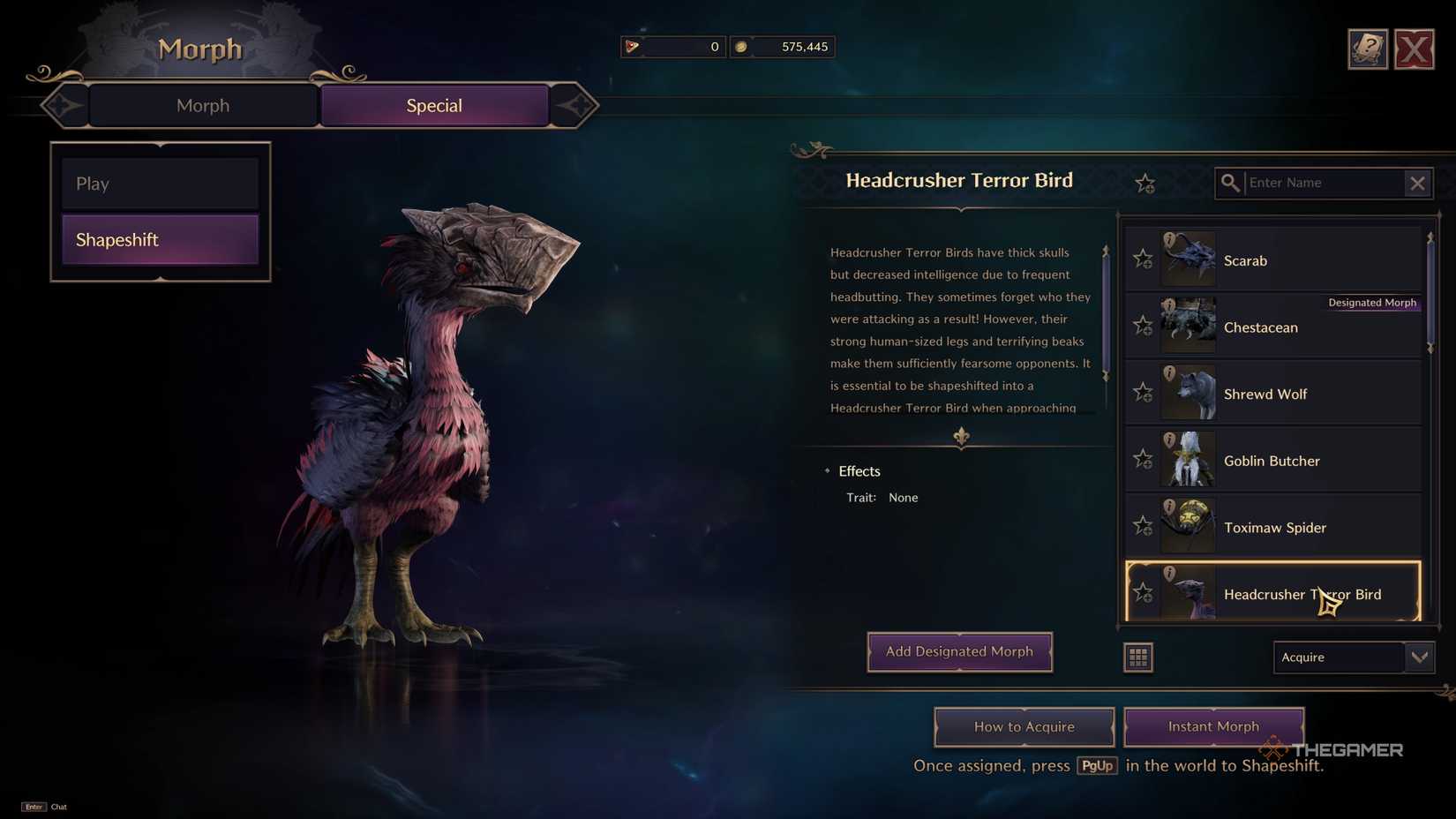
Task: Click the Add Designated Morph button
Action: pos(959,651)
